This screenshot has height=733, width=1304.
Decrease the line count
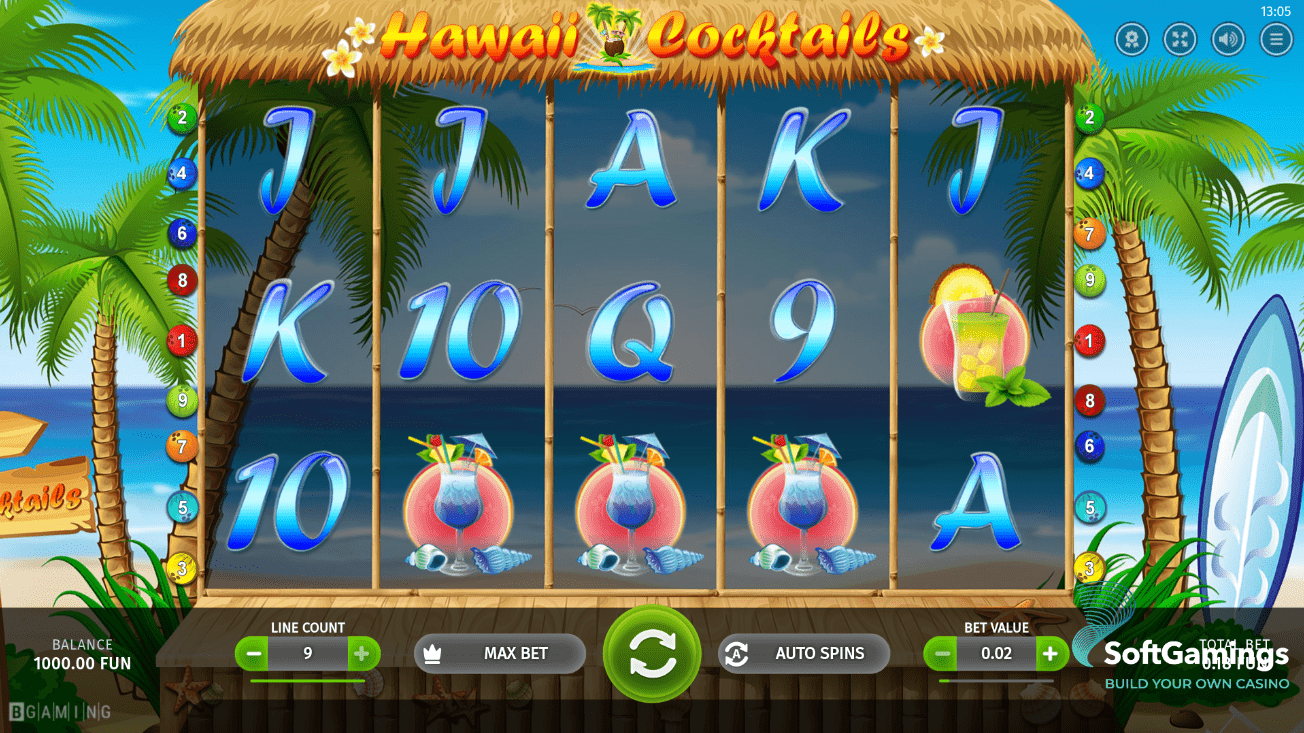point(253,654)
